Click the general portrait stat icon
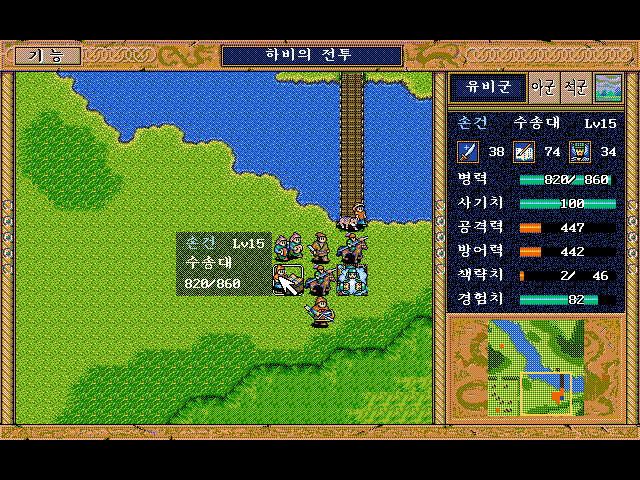The height and width of the screenshot is (480, 640). [x=580, y=152]
